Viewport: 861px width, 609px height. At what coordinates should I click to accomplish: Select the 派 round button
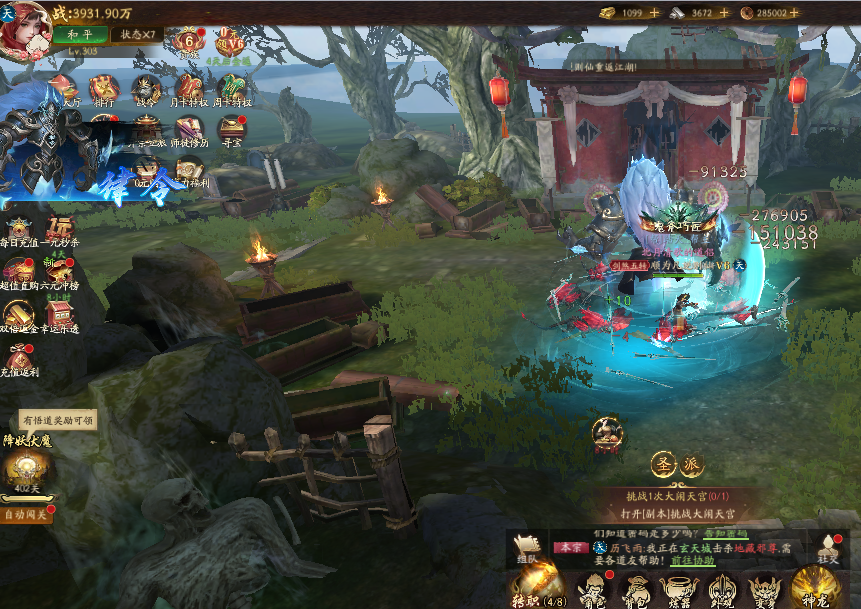coord(692,464)
